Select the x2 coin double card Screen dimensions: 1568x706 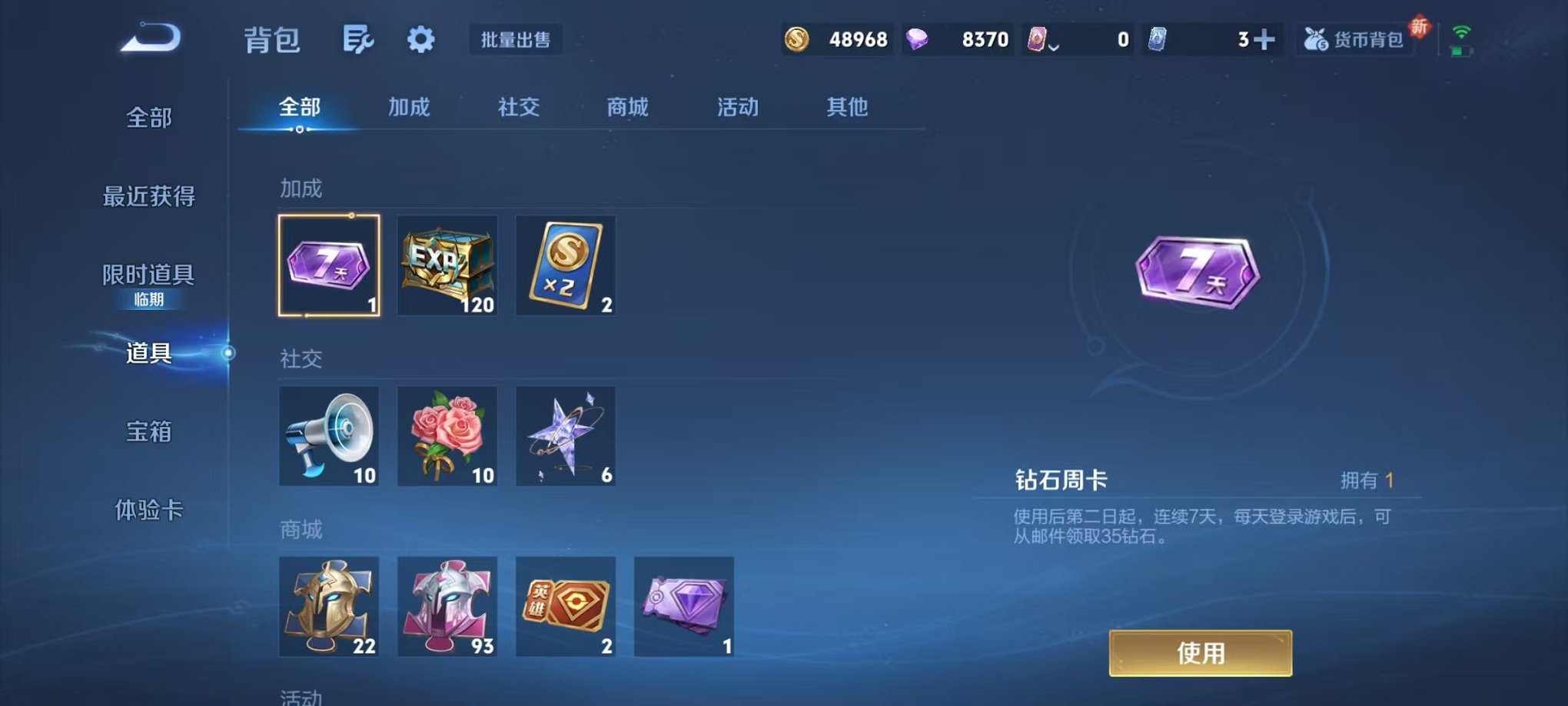click(566, 266)
